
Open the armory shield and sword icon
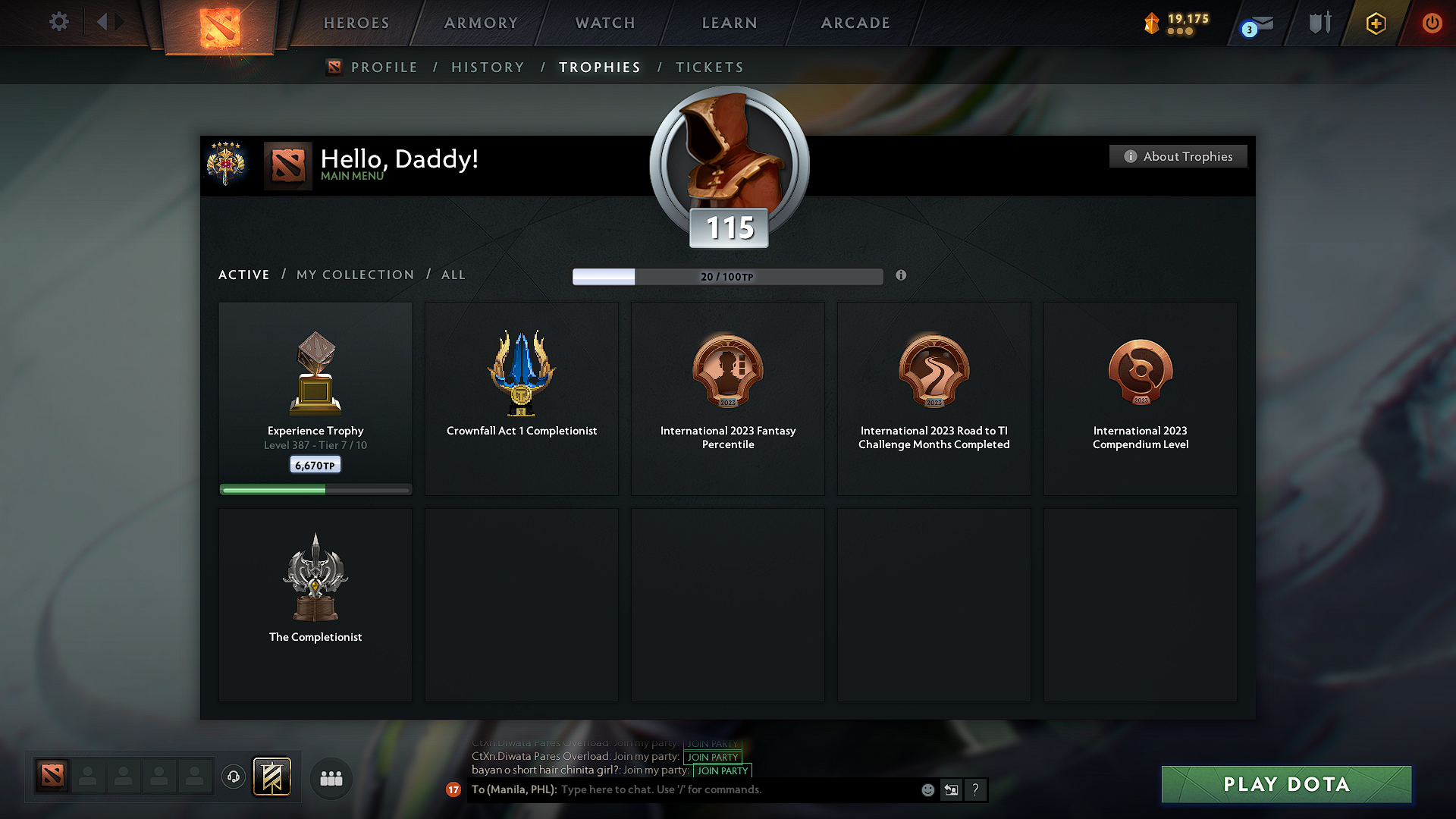(1318, 24)
